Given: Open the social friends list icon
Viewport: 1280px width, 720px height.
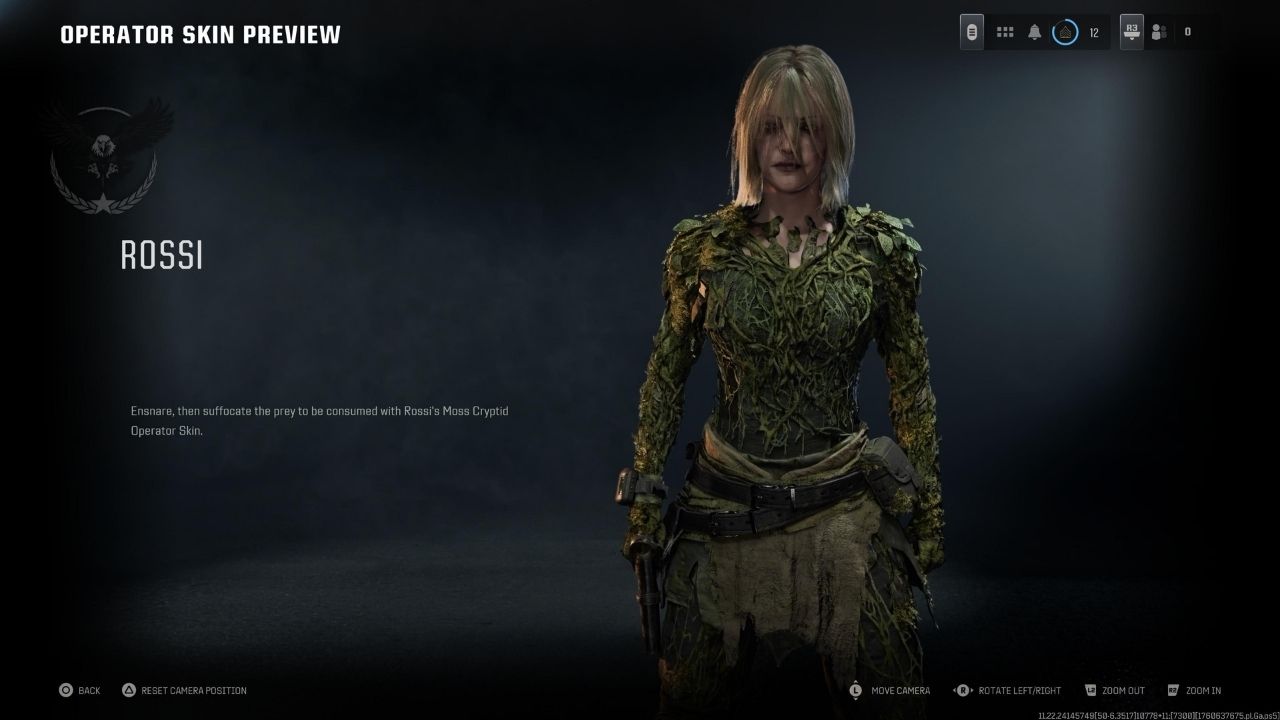Looking at the screenshot, I should point(1159,32).
